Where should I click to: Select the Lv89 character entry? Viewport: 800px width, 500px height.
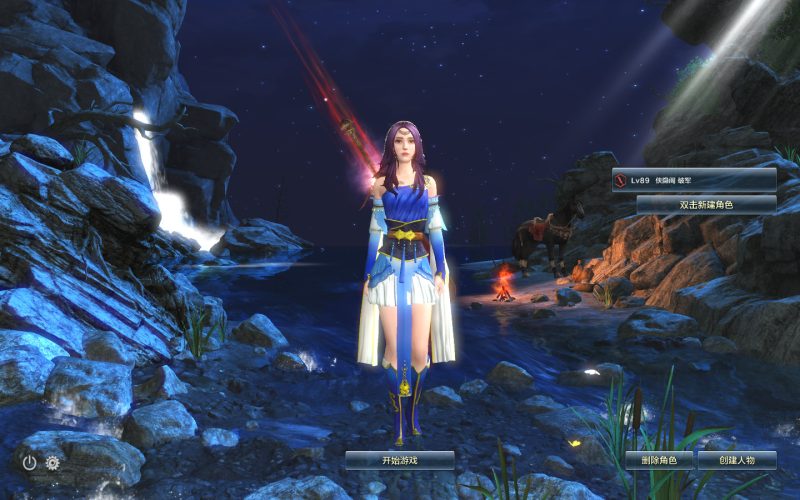[694, 179]
